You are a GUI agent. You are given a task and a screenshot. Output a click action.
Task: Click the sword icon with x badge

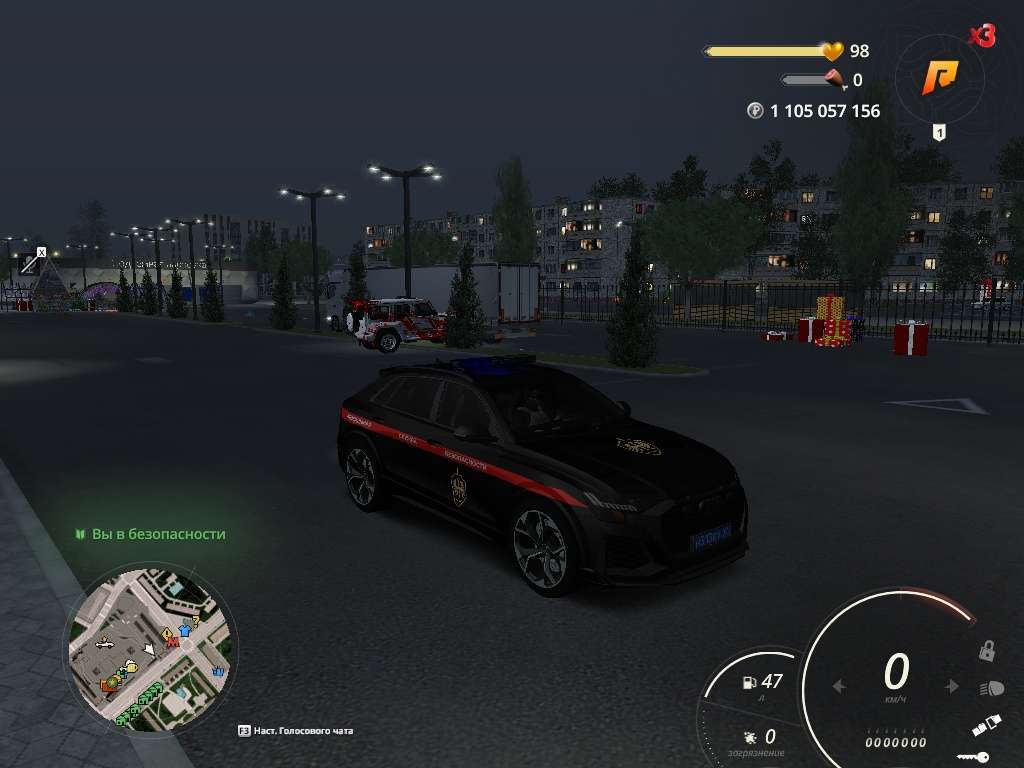[x=31, y=262]
